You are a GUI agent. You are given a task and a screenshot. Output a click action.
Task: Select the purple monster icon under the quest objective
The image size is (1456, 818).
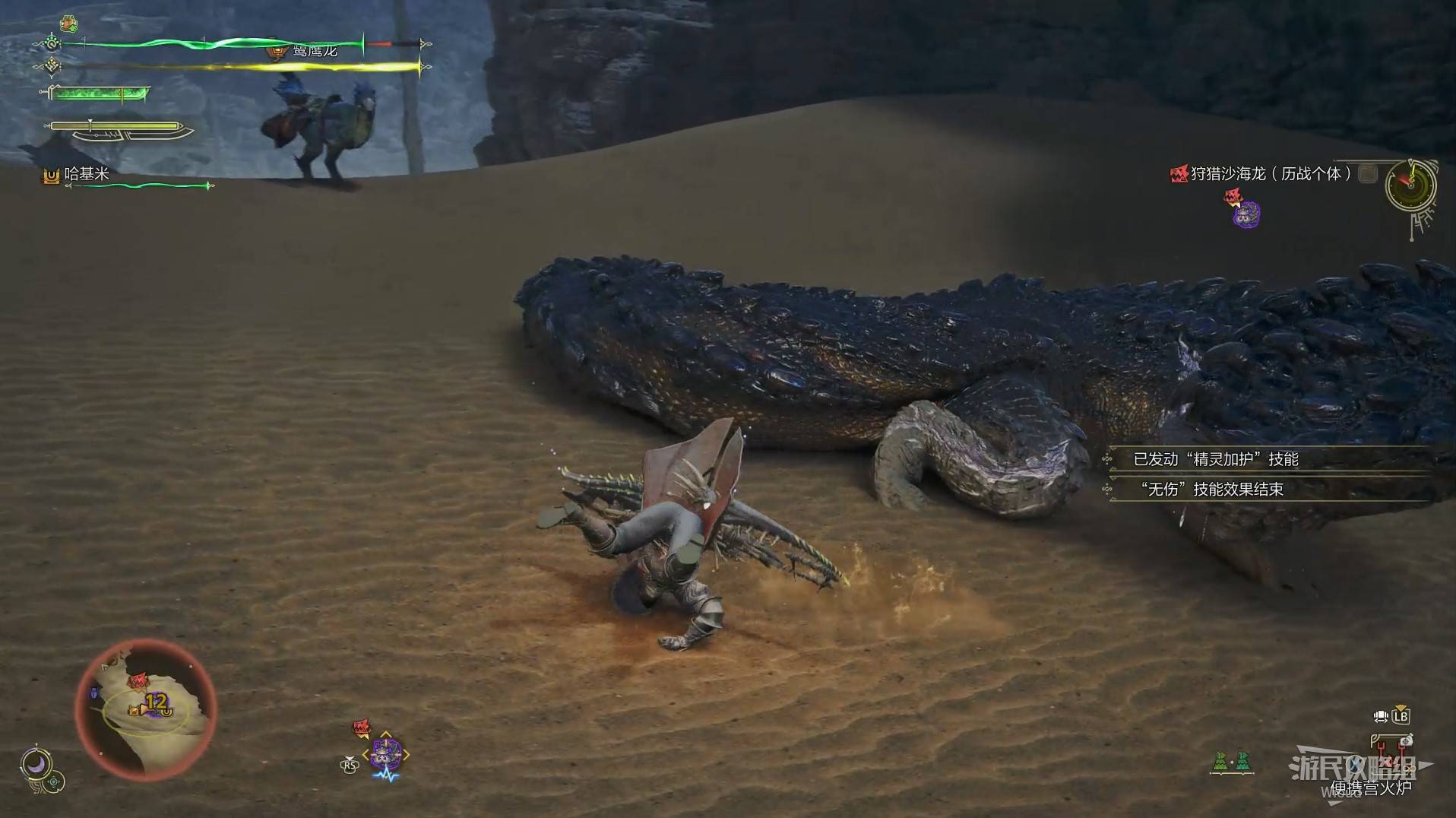coord(1246,215)
